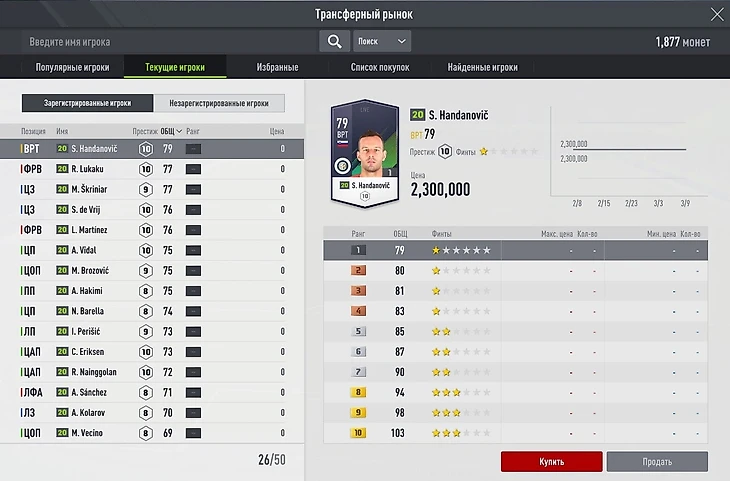Select A. Vidal from the list
The width and height of the screenshot is (730, 481).
coord(150,250)
